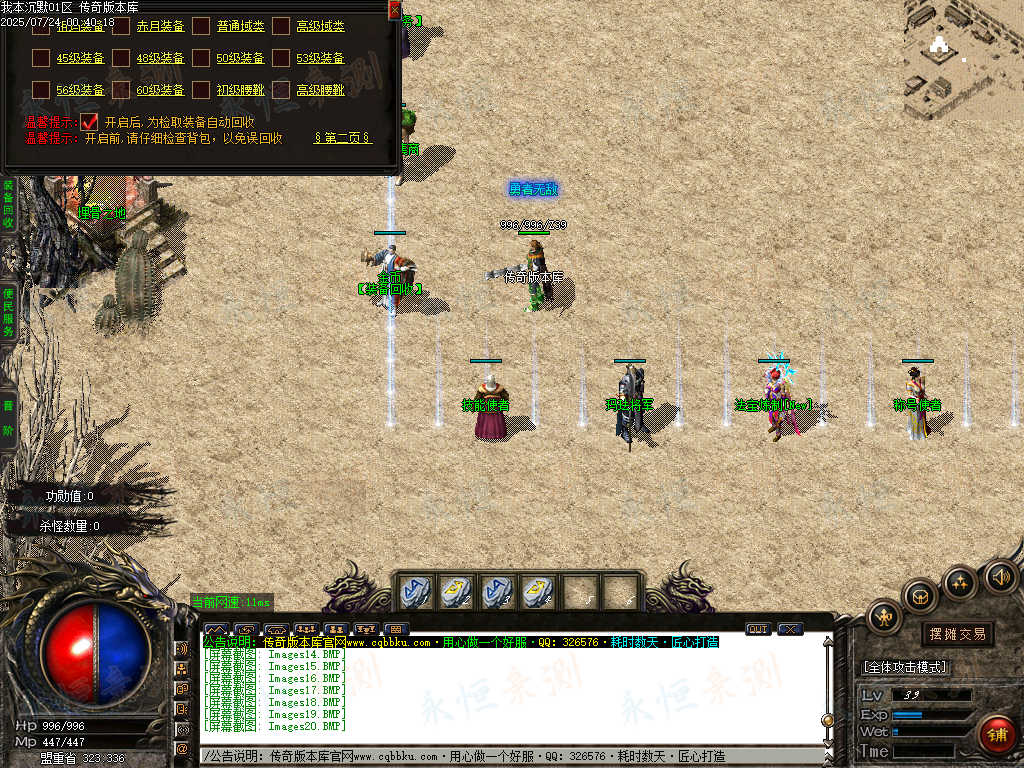Tick the 56级装备 recycle checkbox

click(41, 90)
